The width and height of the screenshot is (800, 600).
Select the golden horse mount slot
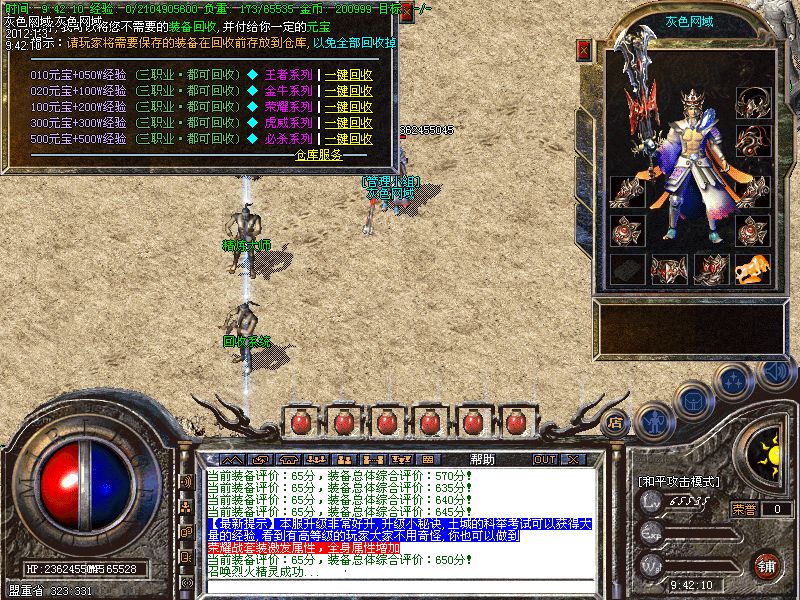(752, 269)
